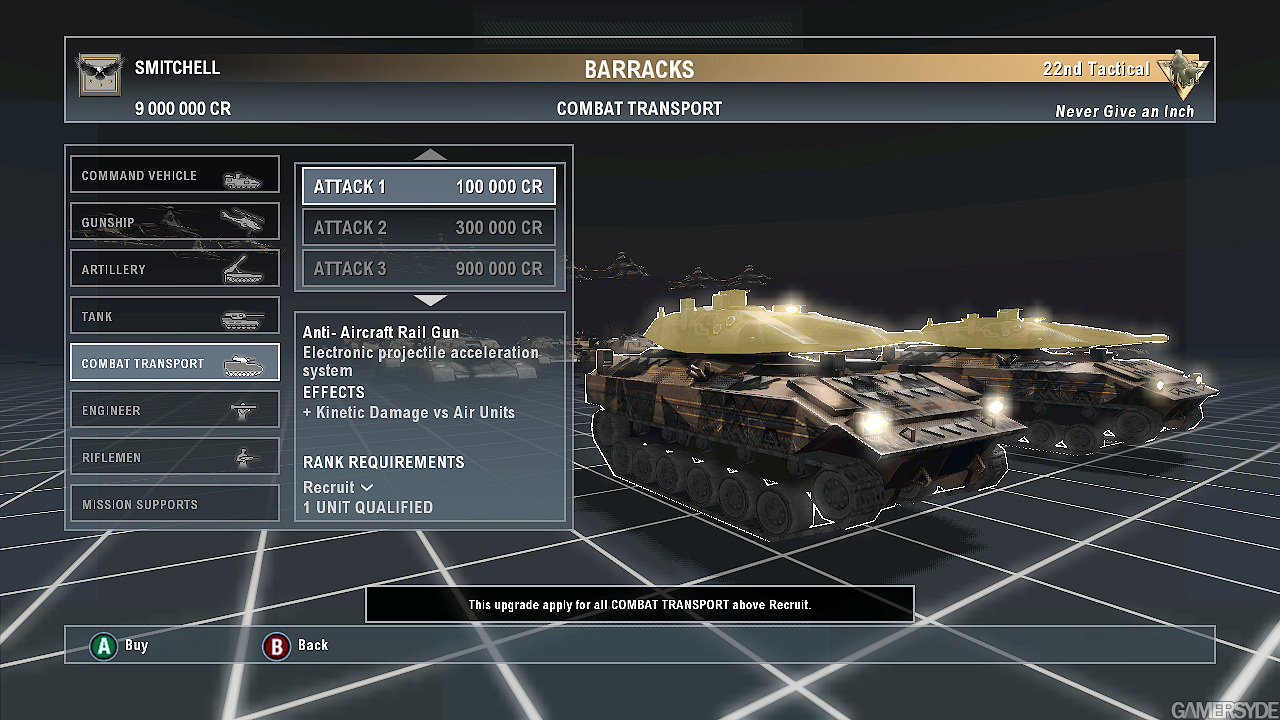Switch to the Engineer category
1280x720 pixels.
[175, 410]
